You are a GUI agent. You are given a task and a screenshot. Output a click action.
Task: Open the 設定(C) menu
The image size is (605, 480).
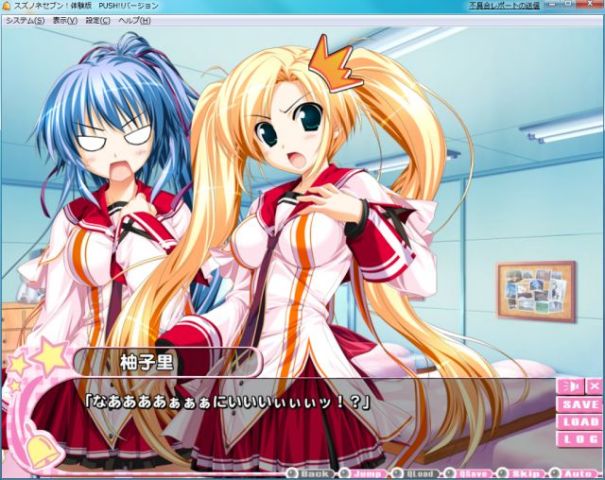pos(98,20)
